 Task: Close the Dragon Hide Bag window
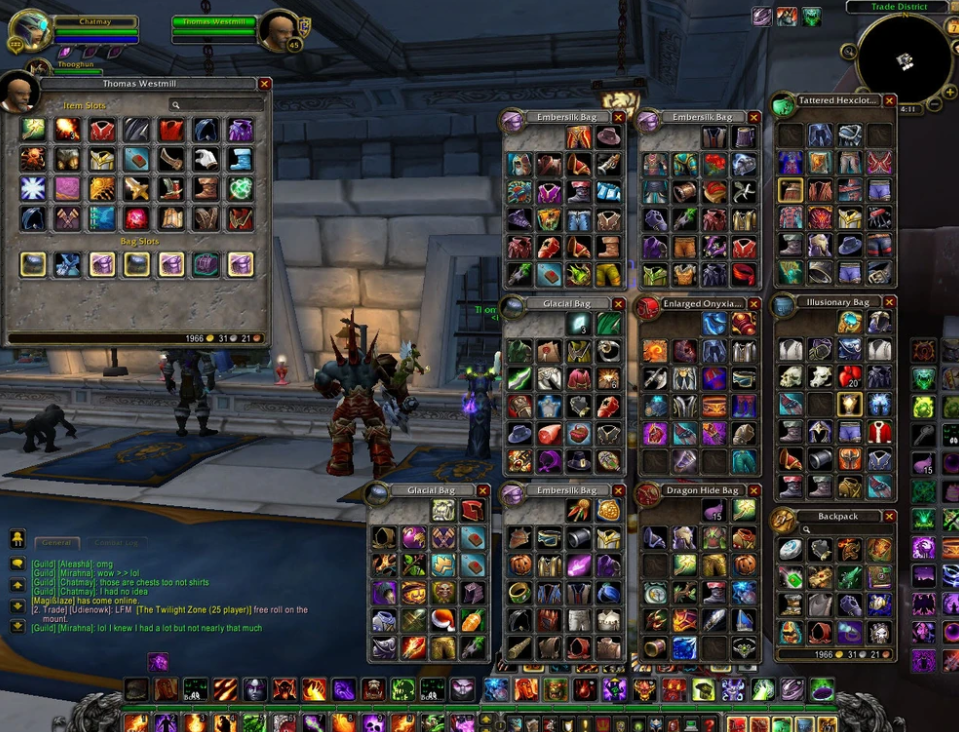pyautogui.click(x=753, y=491)
